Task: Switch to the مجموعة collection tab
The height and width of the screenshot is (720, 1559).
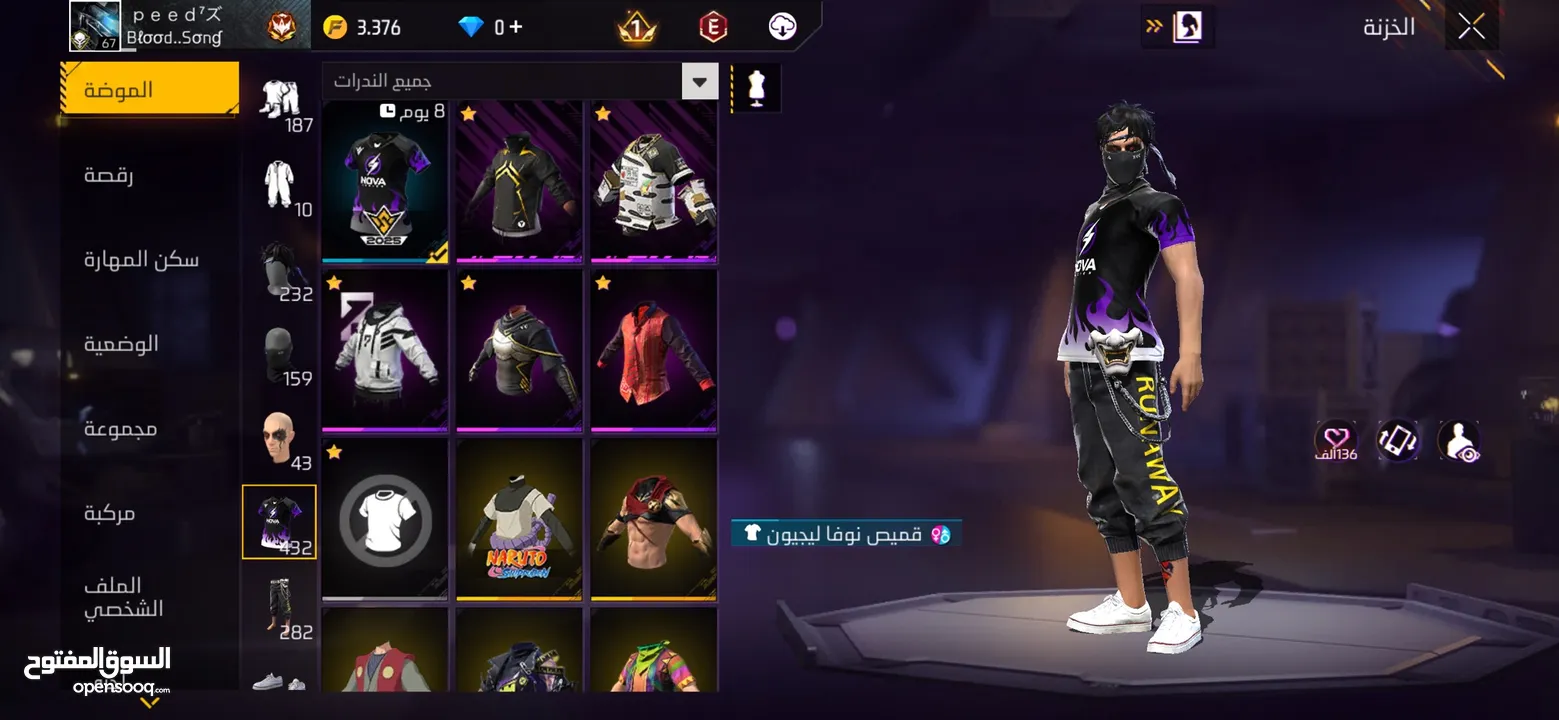Action: [120, 429]
